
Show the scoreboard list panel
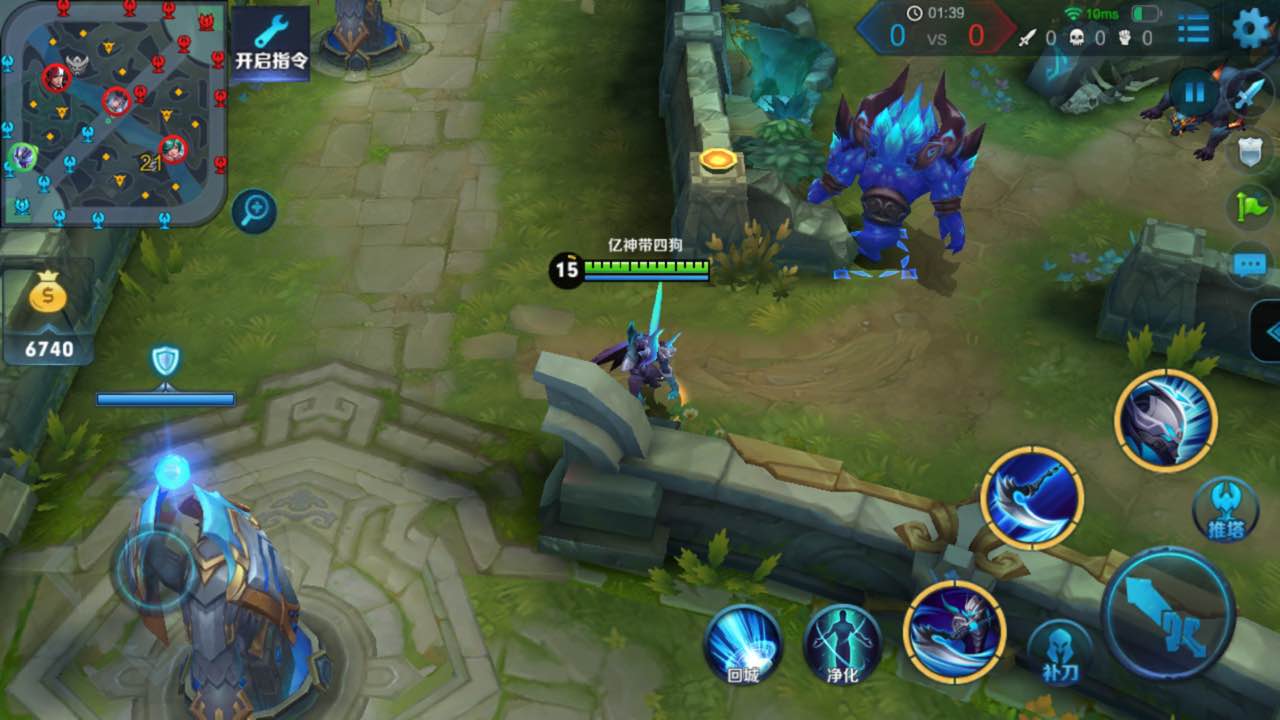pos(1193,29)
